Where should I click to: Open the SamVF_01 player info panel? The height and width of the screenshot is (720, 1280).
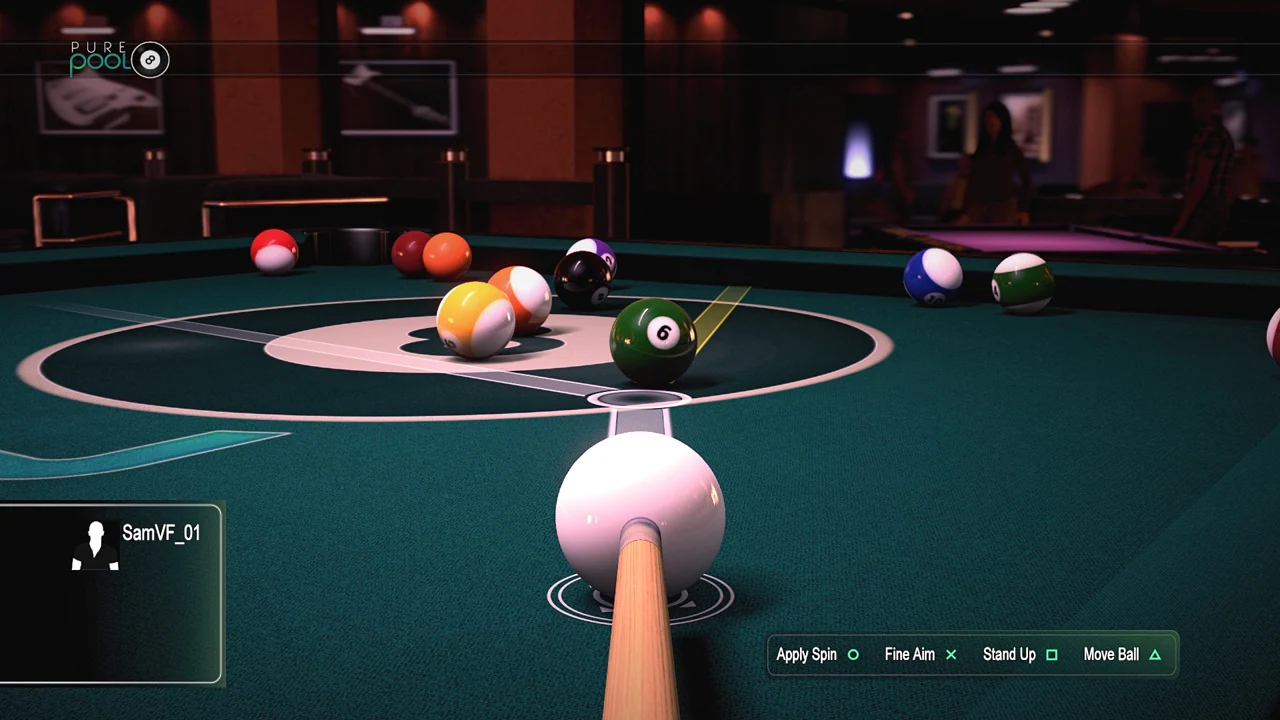[112, 590]
